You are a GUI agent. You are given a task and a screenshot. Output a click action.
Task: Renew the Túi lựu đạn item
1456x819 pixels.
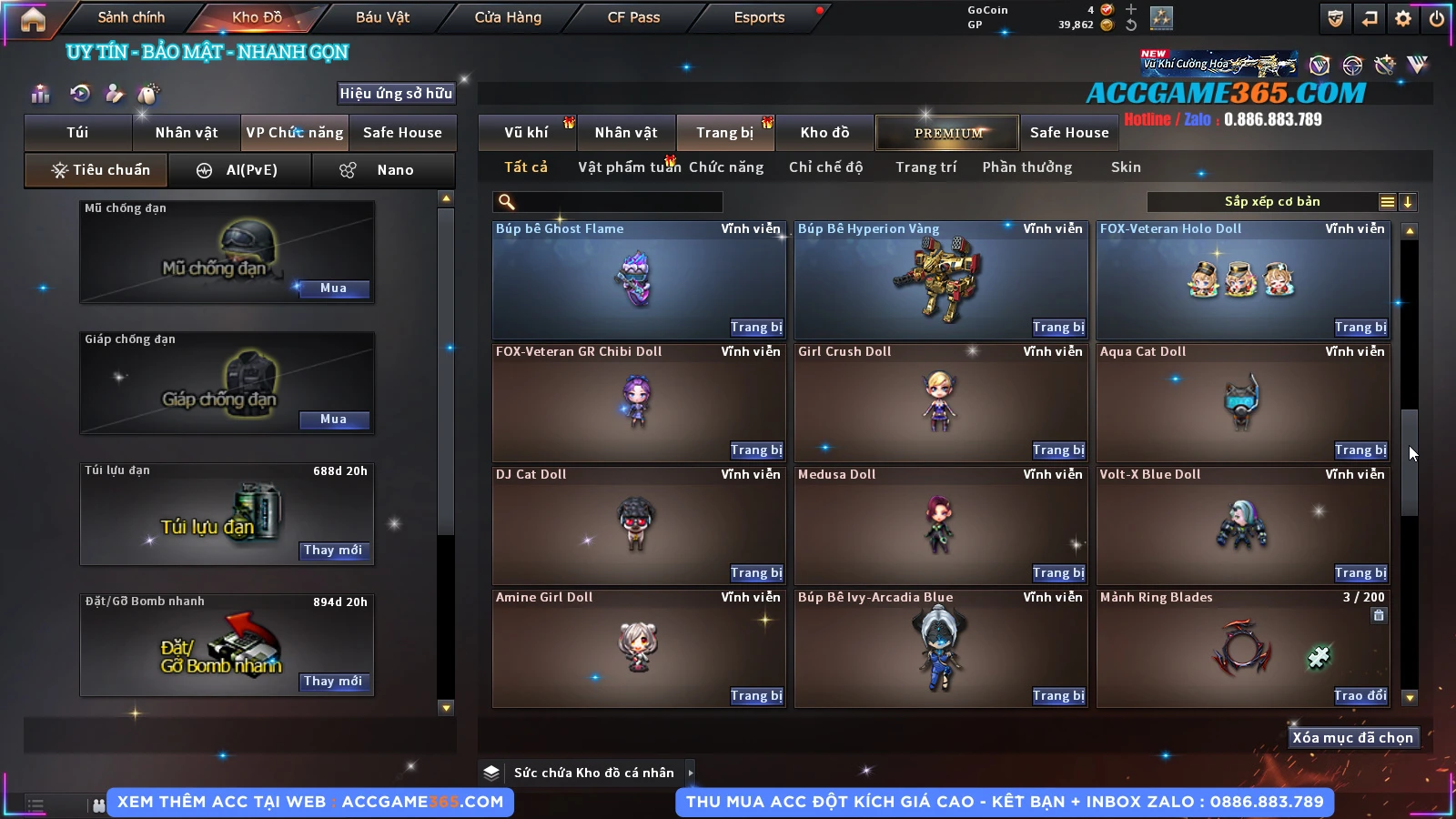[x=333, y=551]
